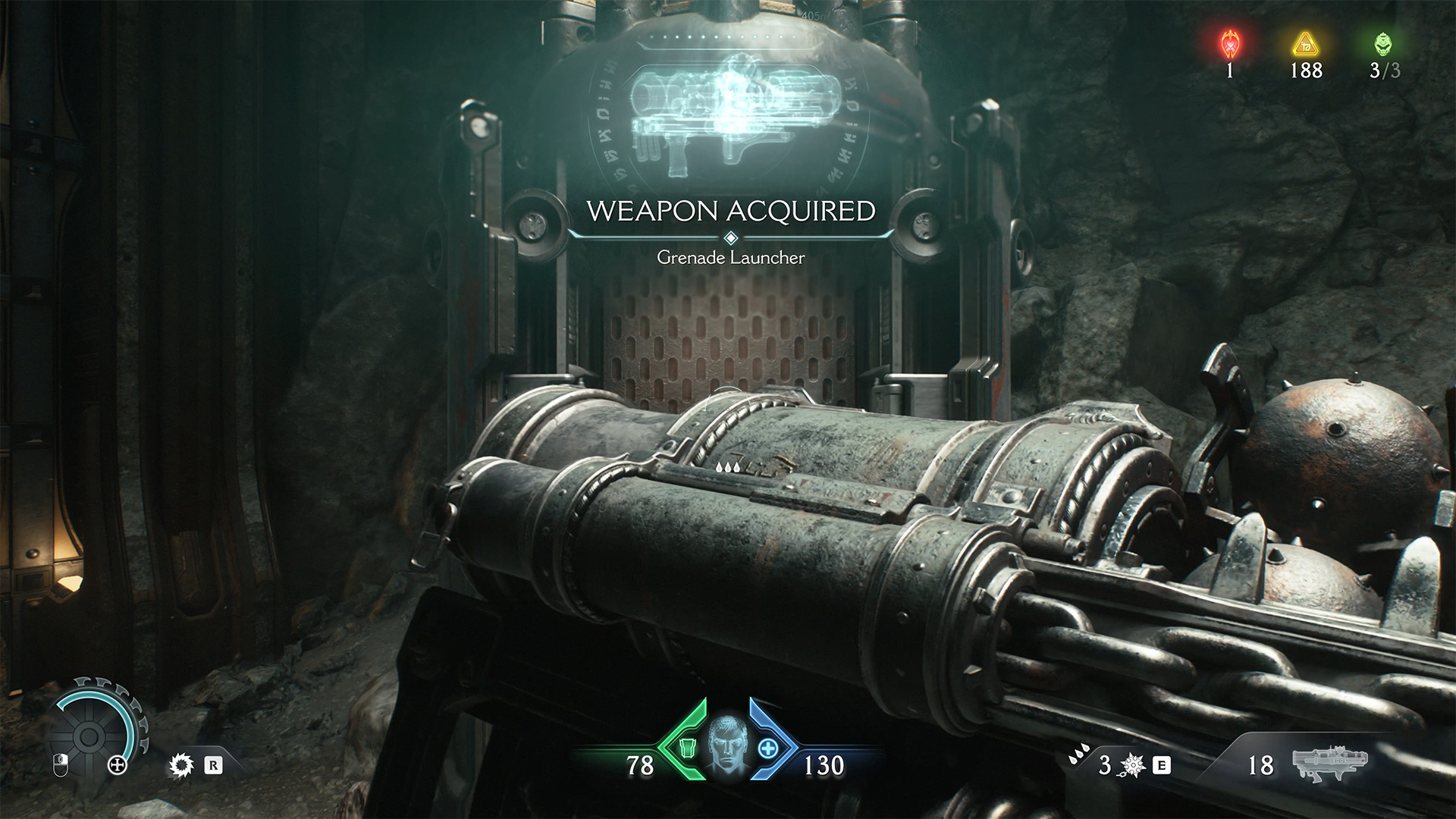Click the red life sigil icon
Image resolution: width=1456 pixels, height=819 pixels.
coord(1229,45)
